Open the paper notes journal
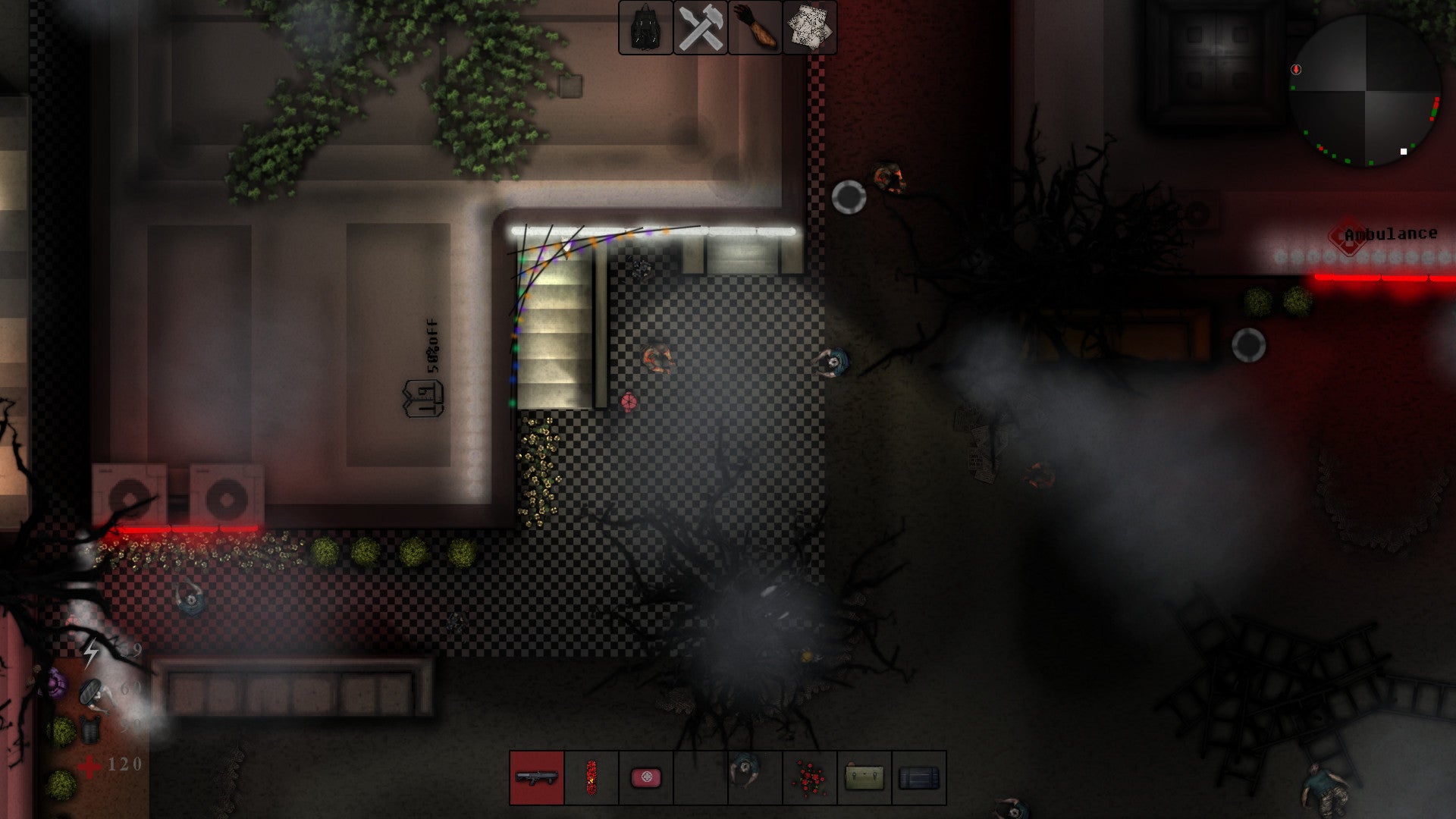Image resolution: width=1456 pixels, height=819 pixels. (x=809, y=28)
